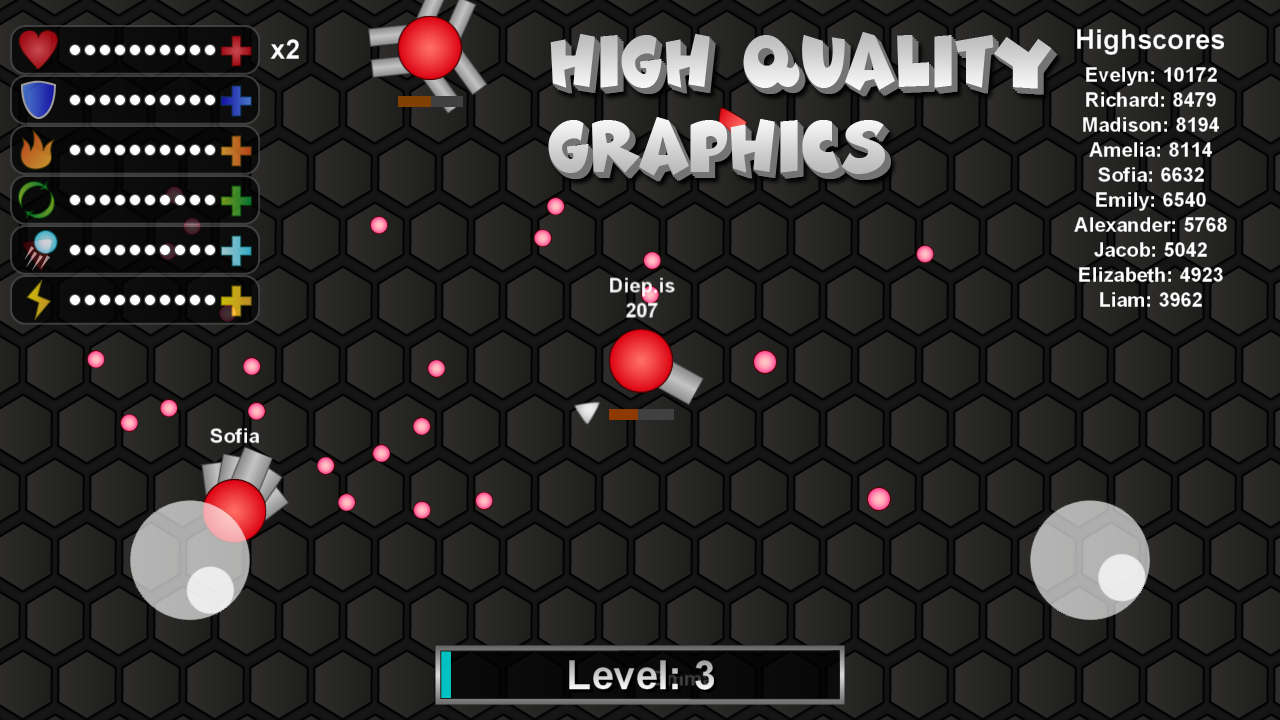Viewport: 1280px width, 720px height.
Task: Click the Level 3 progress bar
Action: 640,675
